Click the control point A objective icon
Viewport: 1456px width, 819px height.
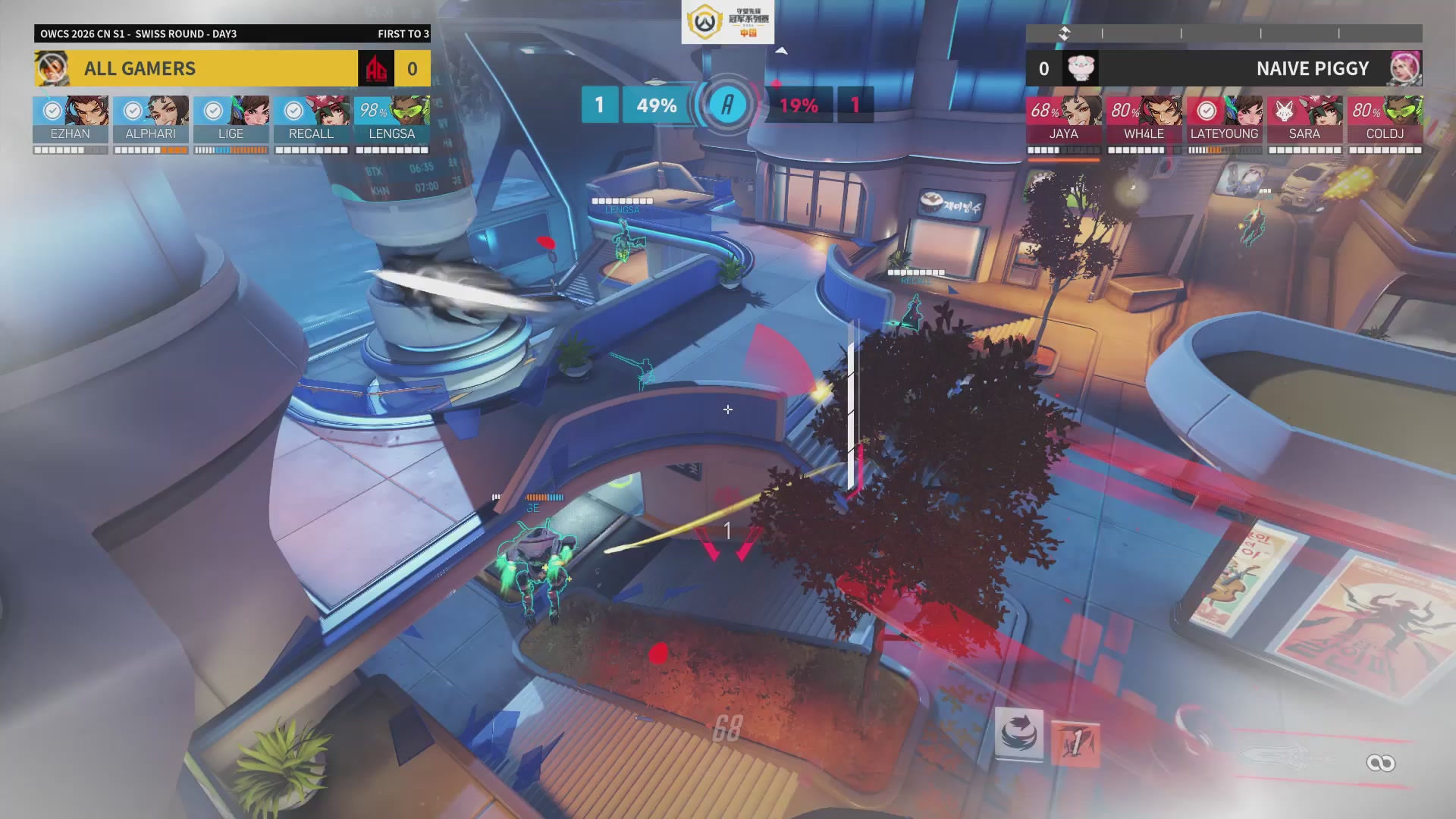(727, 105)
